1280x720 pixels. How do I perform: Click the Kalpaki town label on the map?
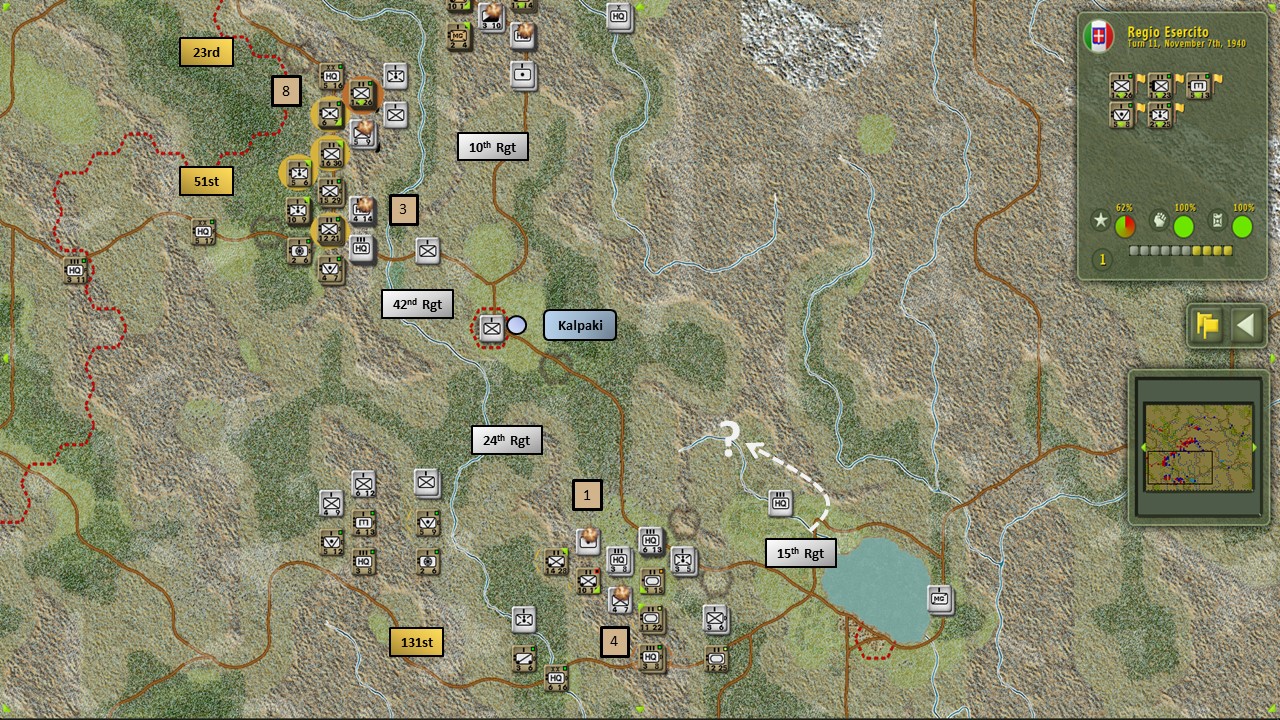(579, 324)
